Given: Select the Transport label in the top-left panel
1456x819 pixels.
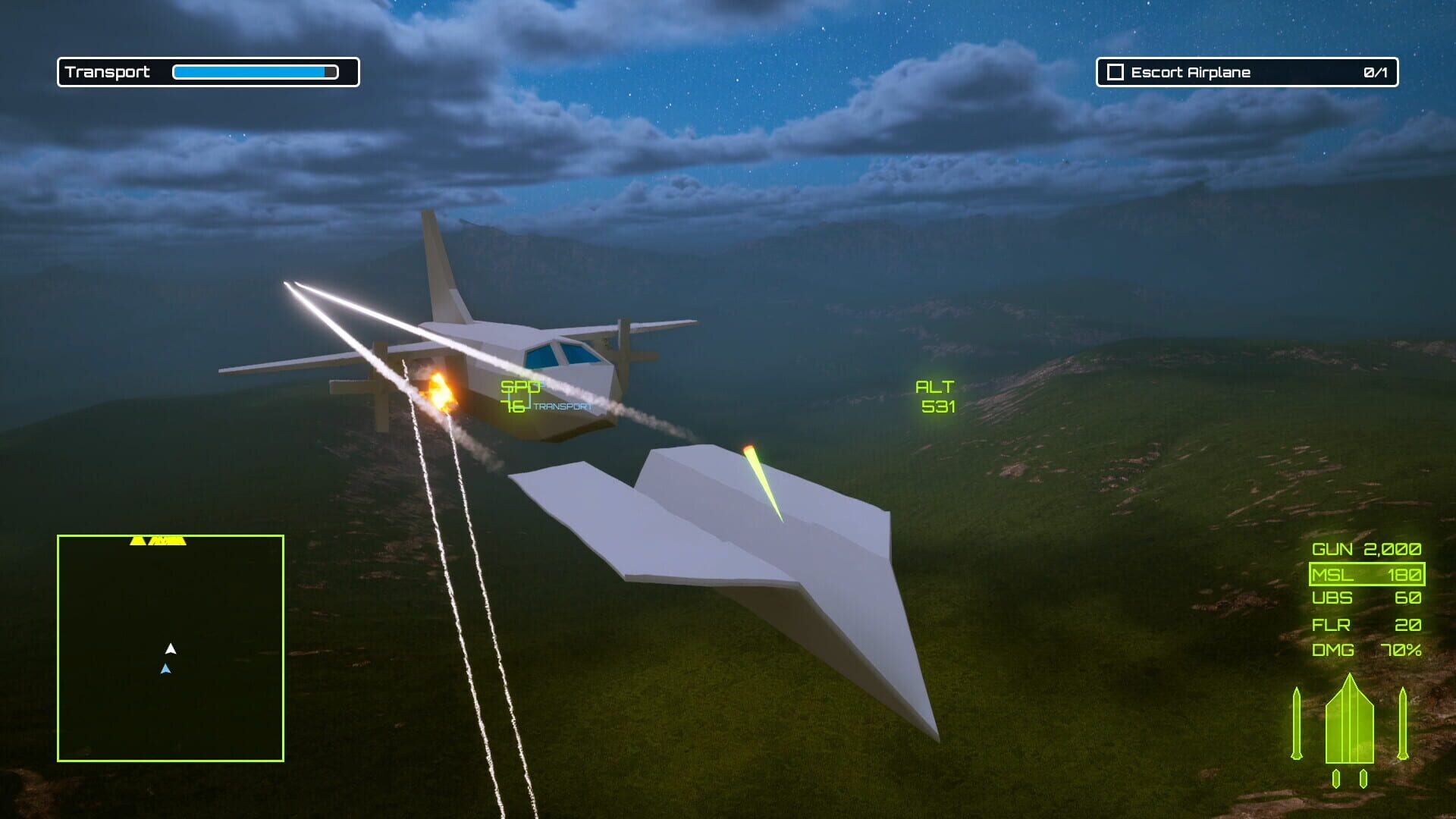Looking at the screenshot, I should [106, 73].
